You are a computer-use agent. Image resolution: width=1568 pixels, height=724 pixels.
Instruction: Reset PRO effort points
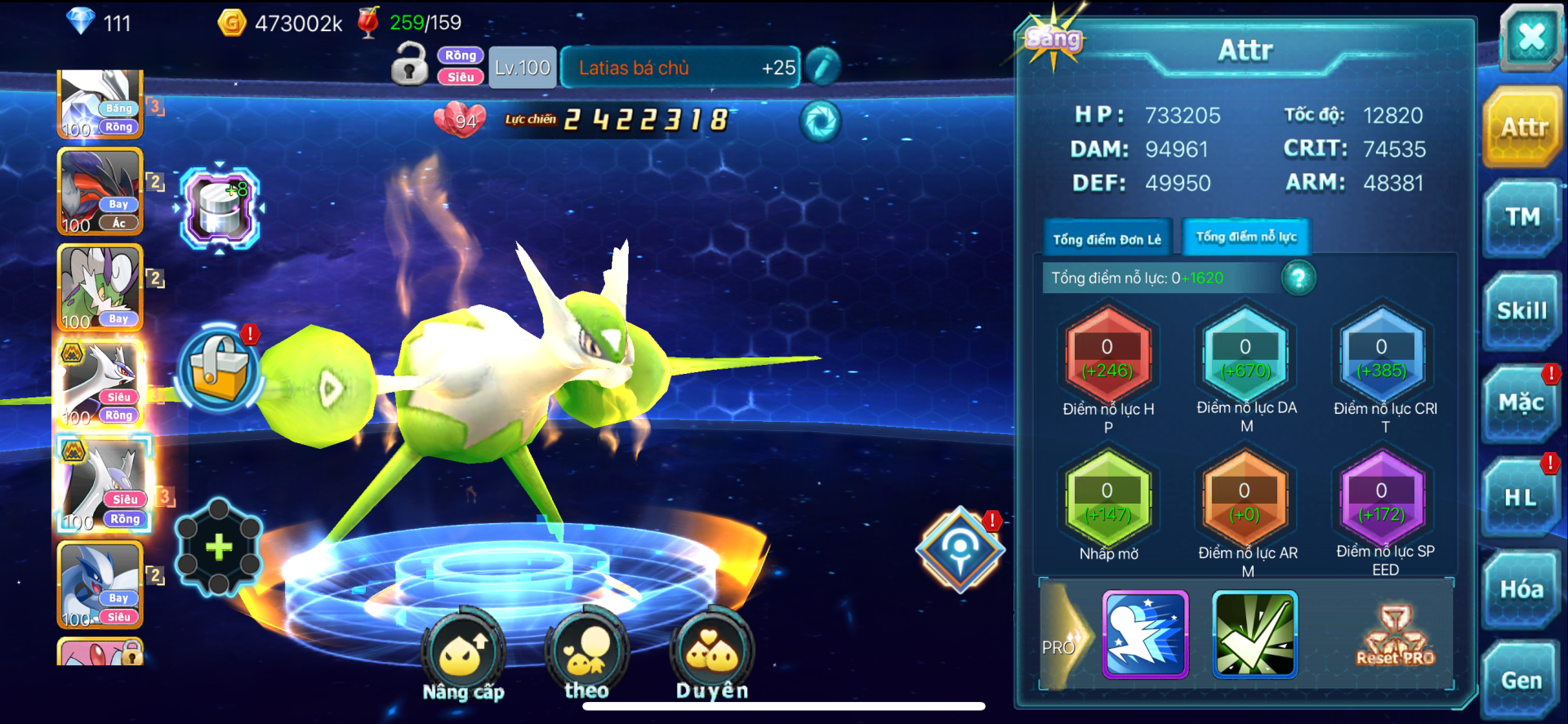pos(1395,637)
